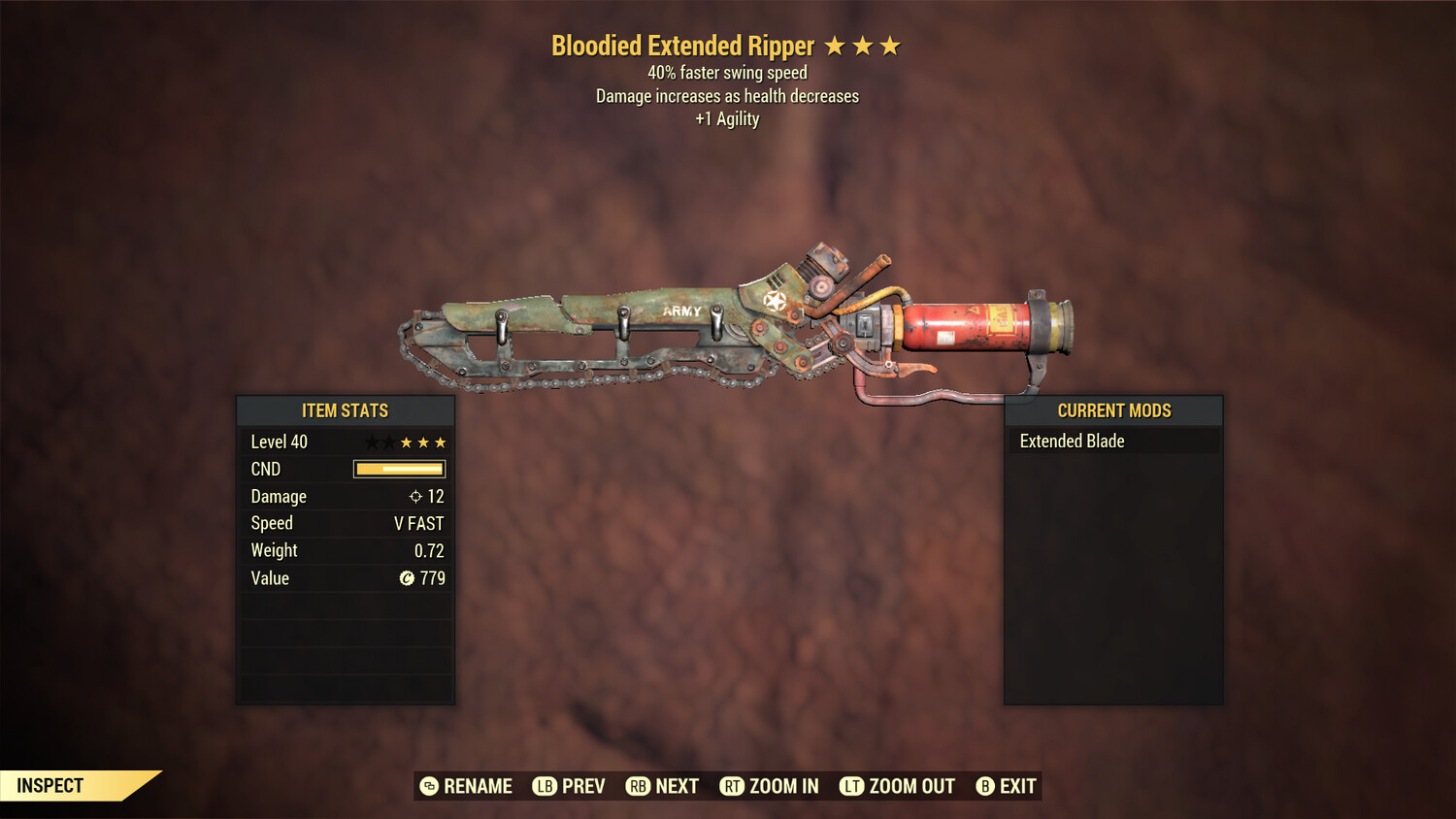Expand the CURRENT MODS panel header
Viewport: 1456px width, 819px height.
[1113, 410]
